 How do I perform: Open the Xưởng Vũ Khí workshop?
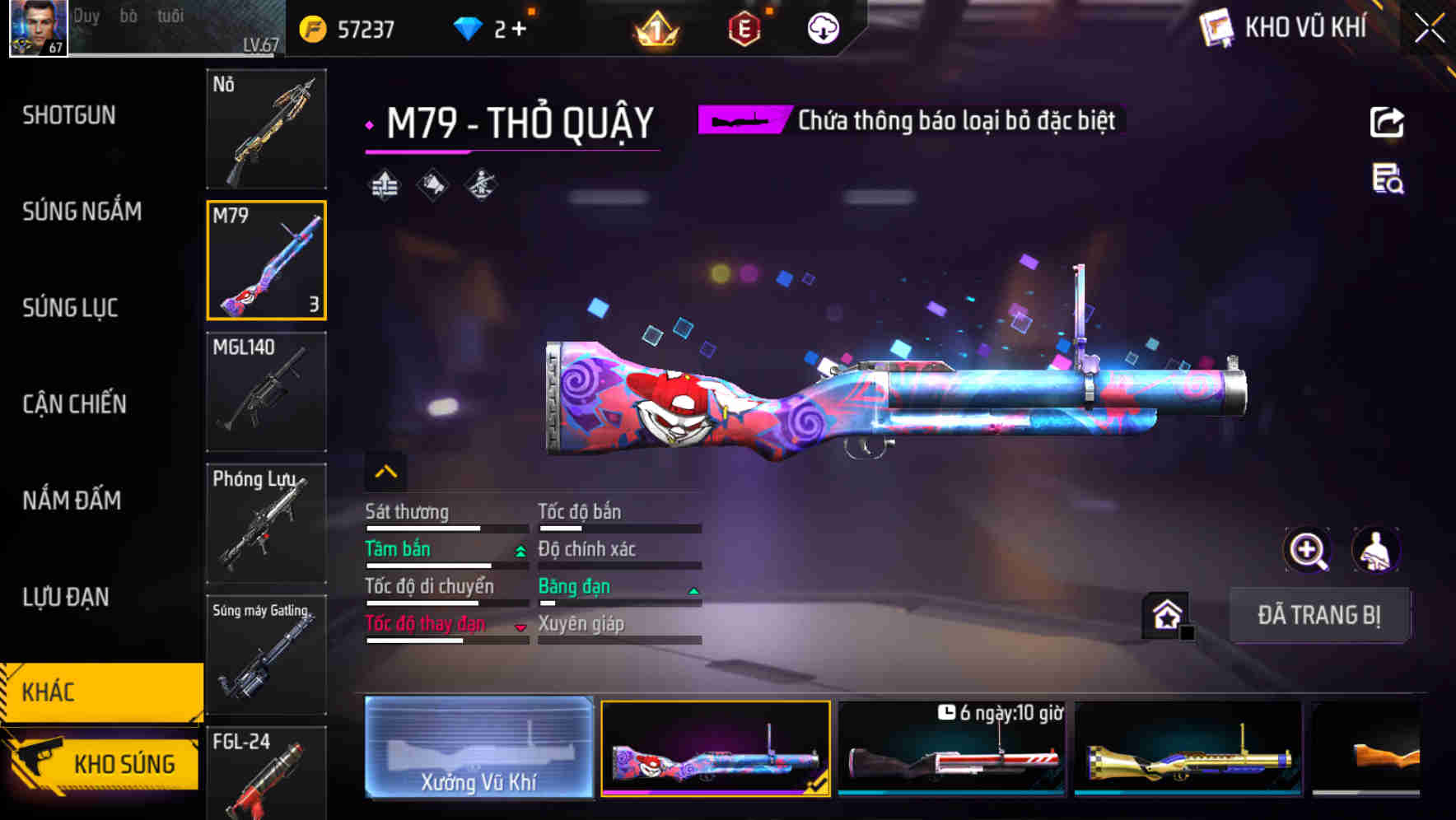[x=478, y=748]
